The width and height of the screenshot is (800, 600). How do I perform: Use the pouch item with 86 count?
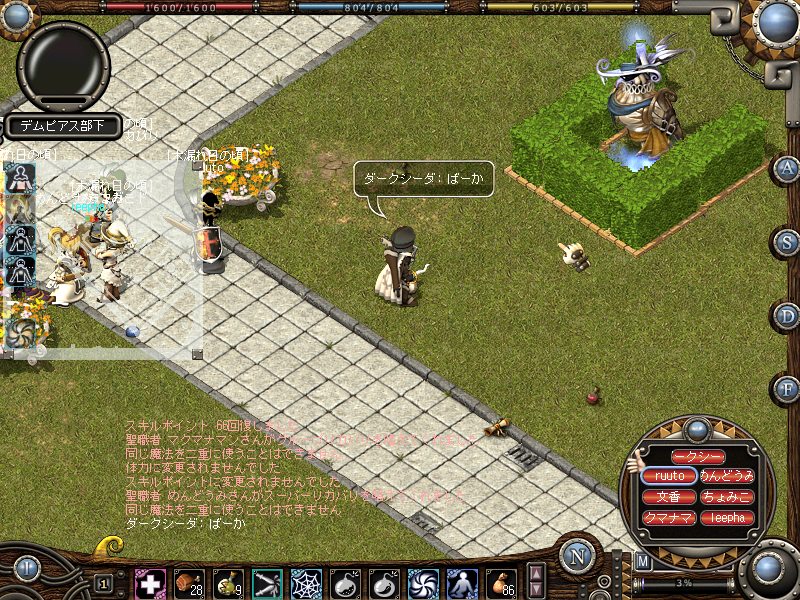click(x=500, y=583)
